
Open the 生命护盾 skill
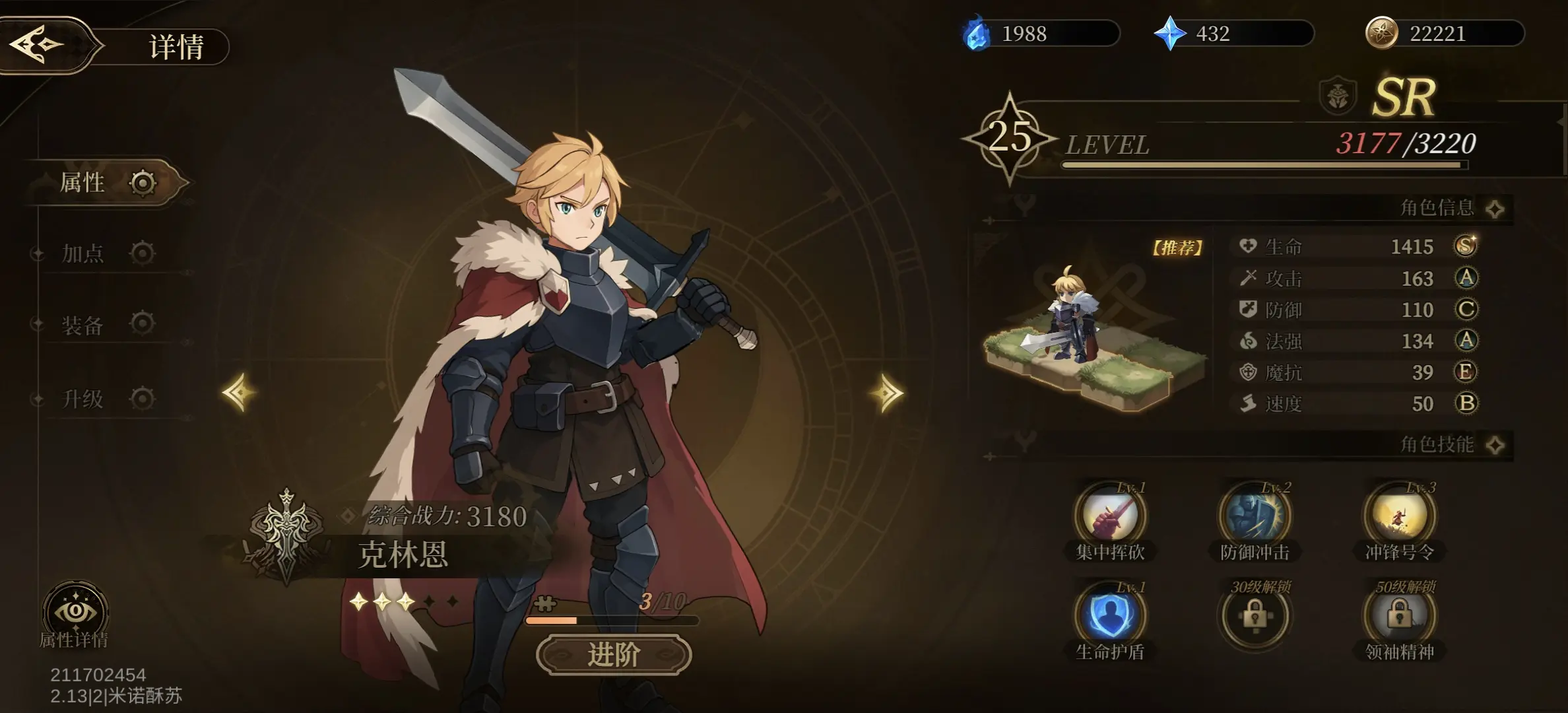click(x=1110, y=615)
